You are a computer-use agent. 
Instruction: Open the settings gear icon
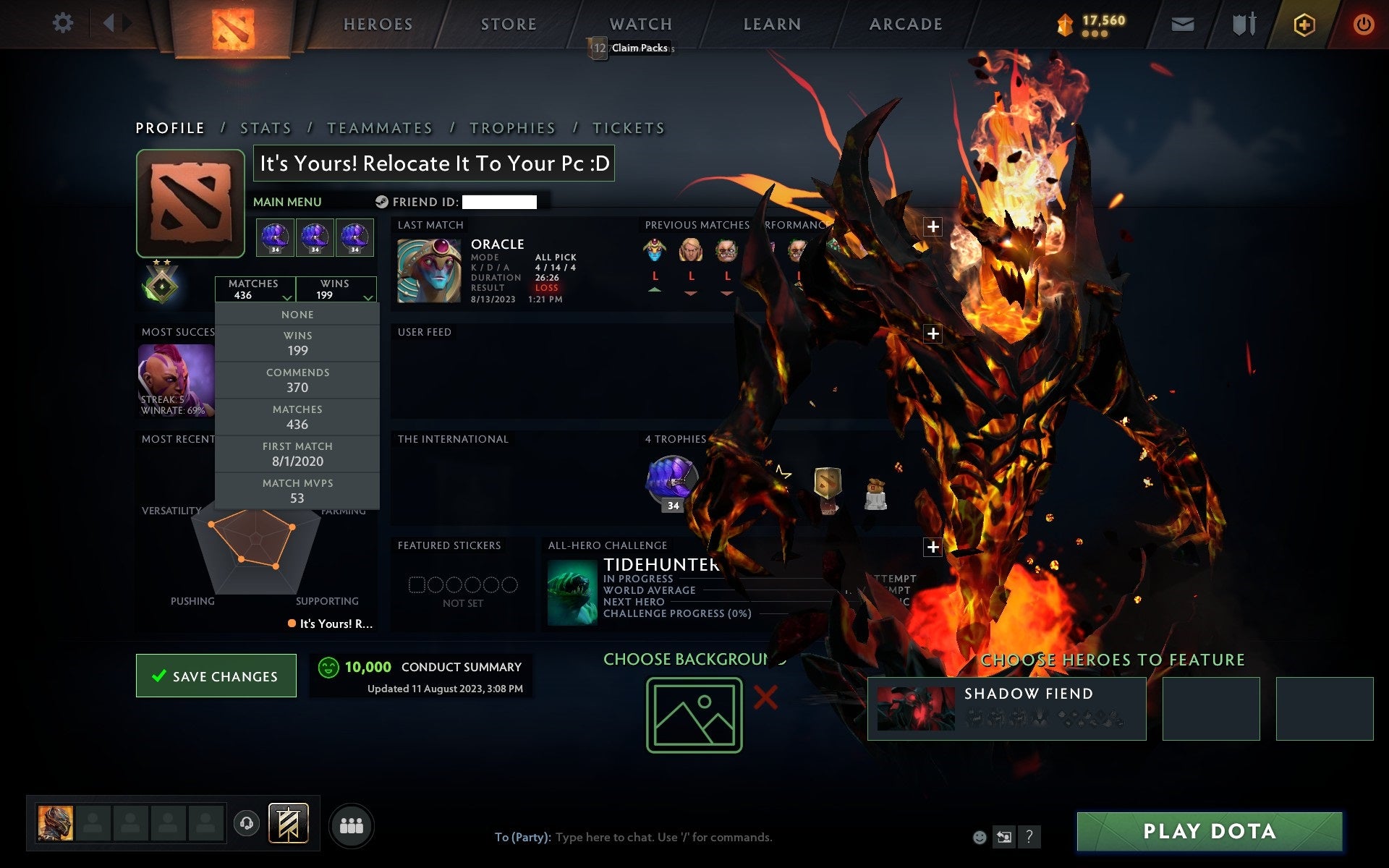64,23
